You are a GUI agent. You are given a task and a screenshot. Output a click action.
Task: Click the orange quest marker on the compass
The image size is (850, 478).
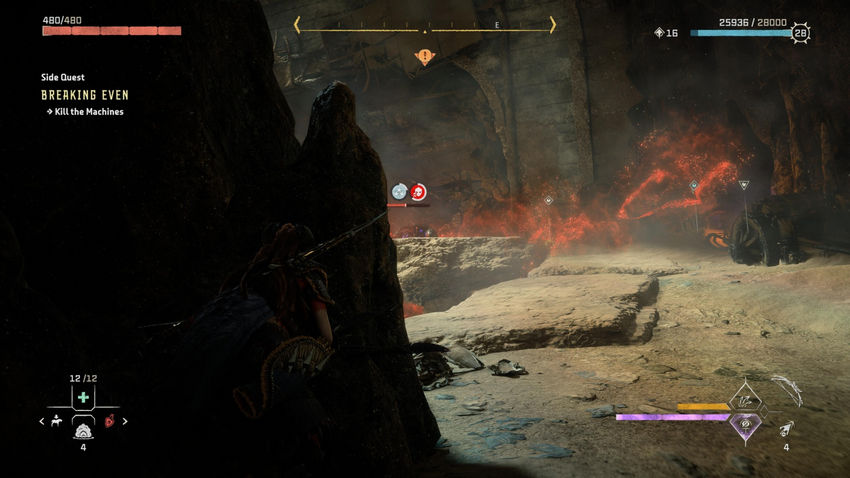tap(425, 57)
